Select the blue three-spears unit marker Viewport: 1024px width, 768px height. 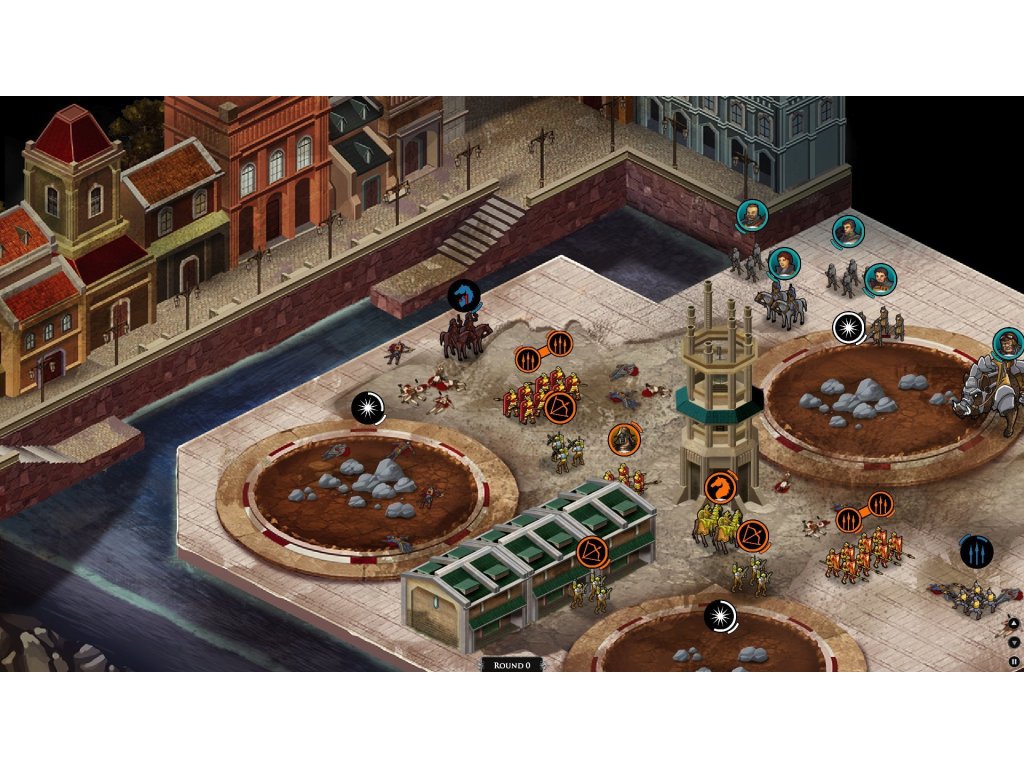(976, 551)
